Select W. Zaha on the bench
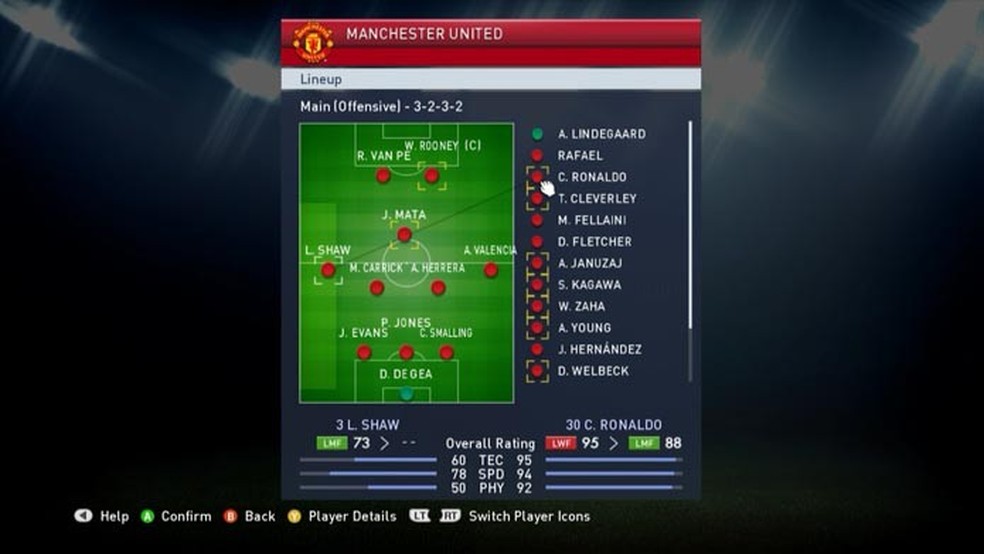984x554 pixels. coord(581,307)
